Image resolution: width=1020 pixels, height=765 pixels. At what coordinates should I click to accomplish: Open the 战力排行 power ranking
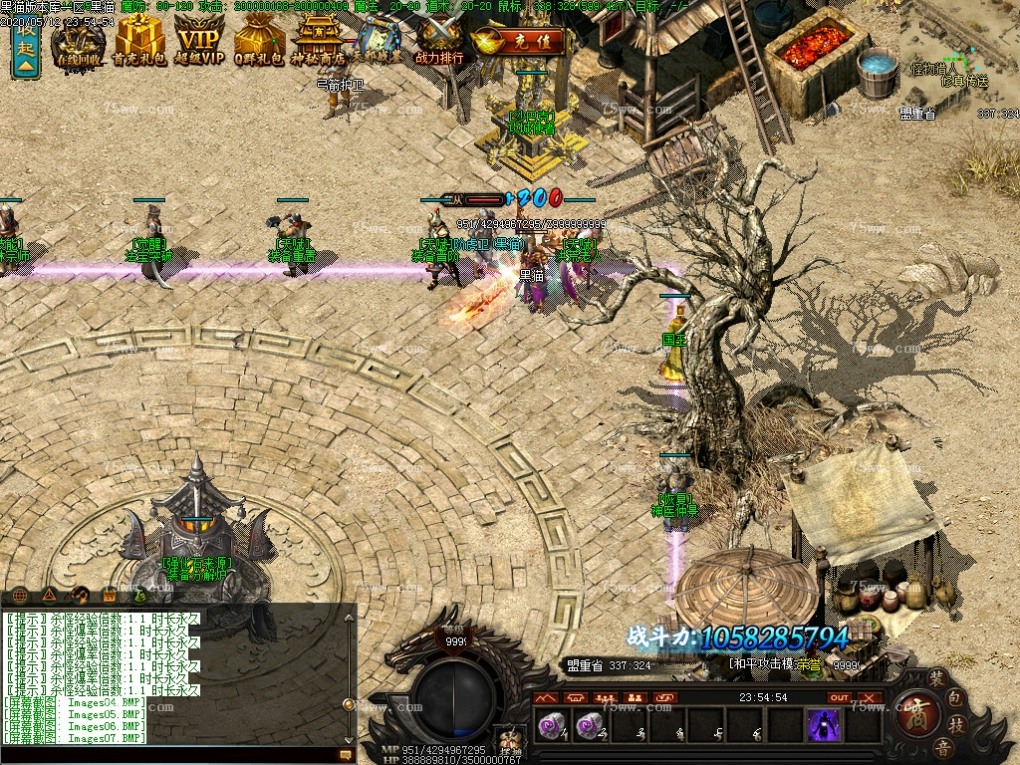439,42
